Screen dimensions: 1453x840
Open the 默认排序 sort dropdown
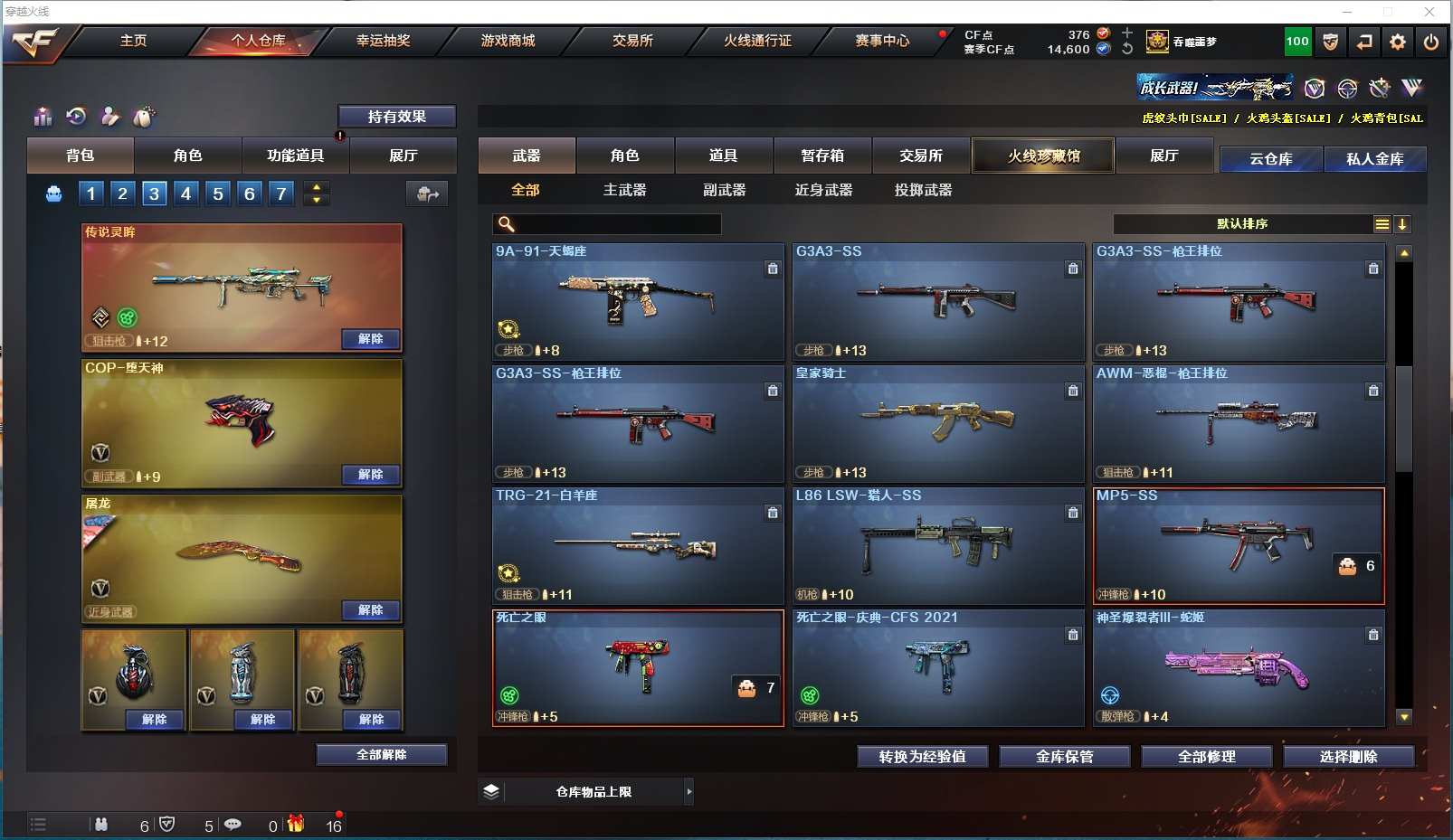[1242, 224]
